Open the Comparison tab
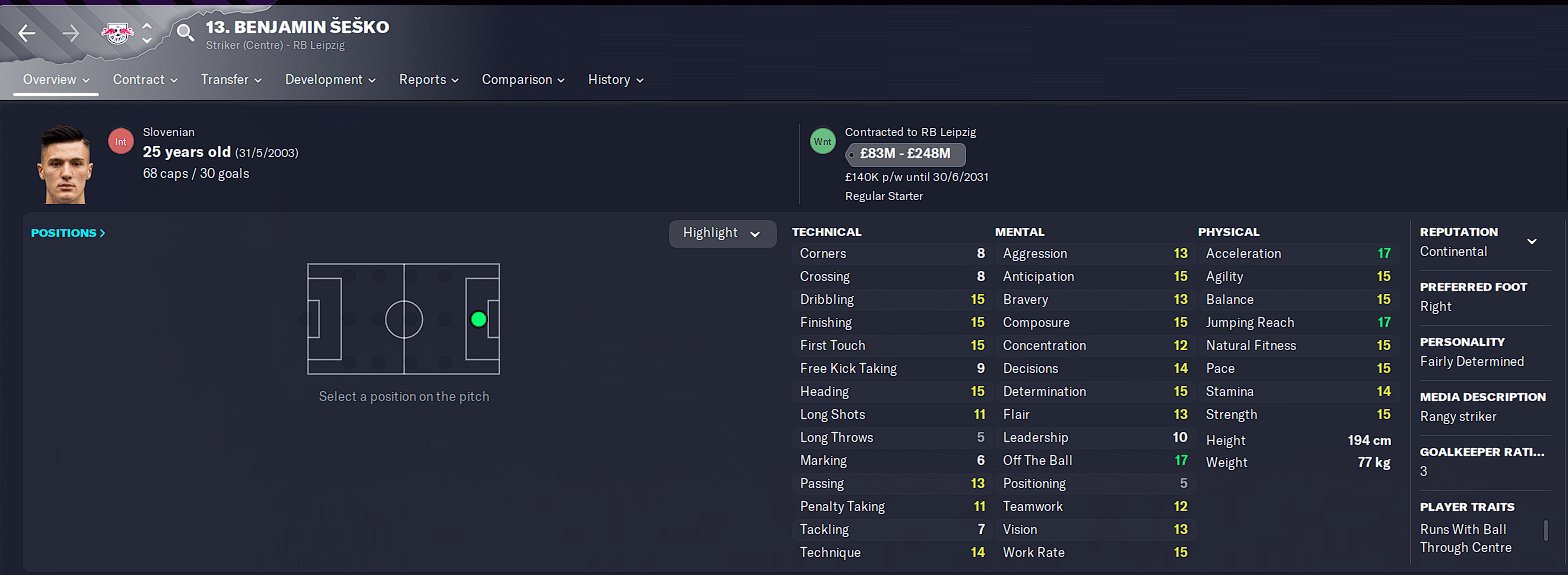Viewport: 1568px width, 575px height. [523, 79]
